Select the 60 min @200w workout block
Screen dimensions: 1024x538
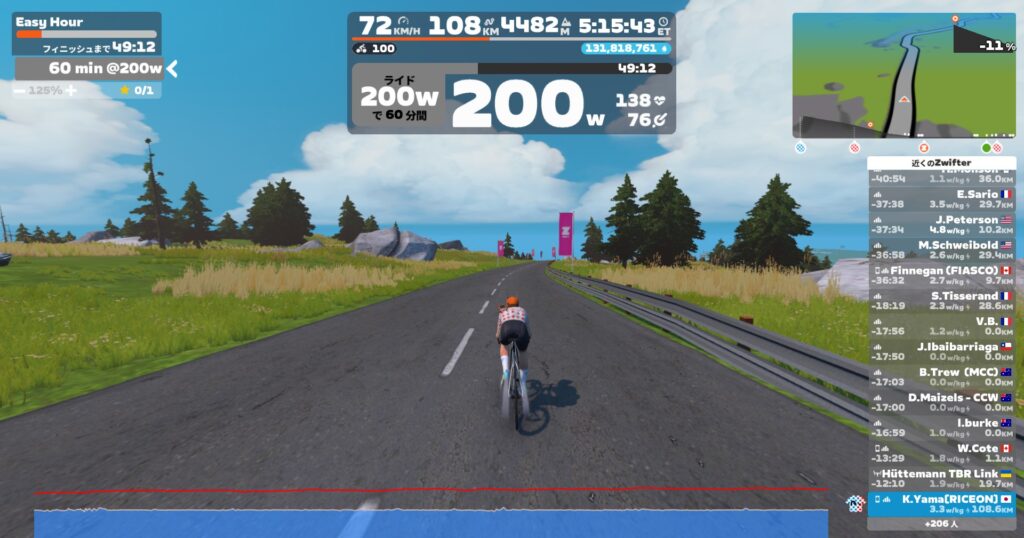point(90,68)
